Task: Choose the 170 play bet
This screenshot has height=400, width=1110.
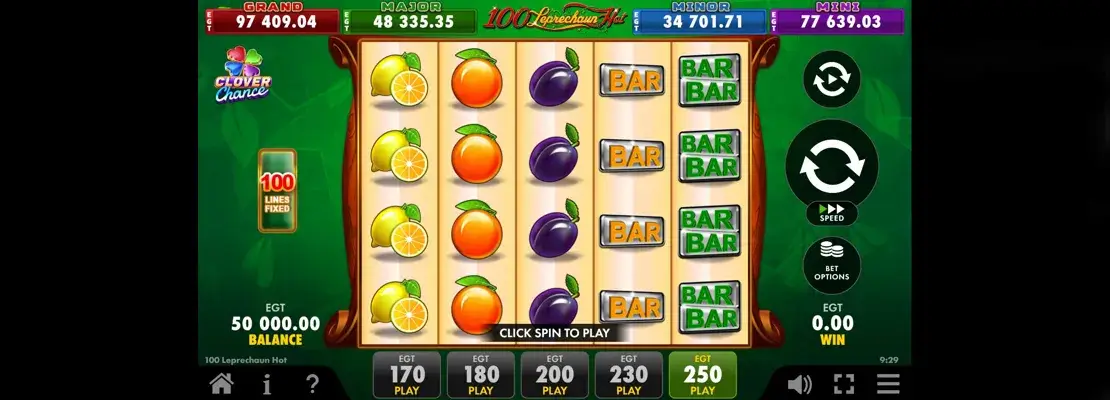Action: point(407,376)
